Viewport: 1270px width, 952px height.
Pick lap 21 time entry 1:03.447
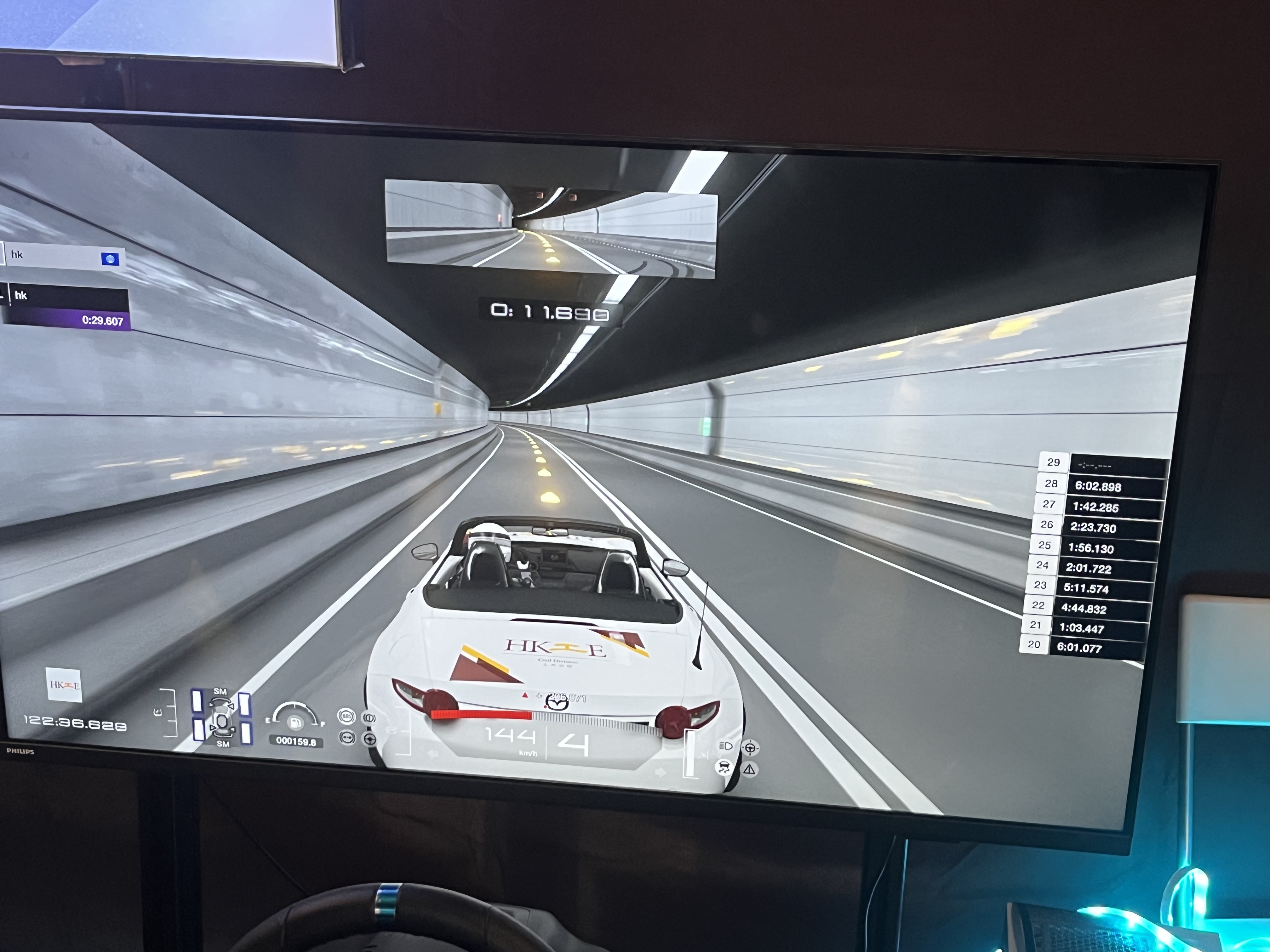pos(1081,628)
